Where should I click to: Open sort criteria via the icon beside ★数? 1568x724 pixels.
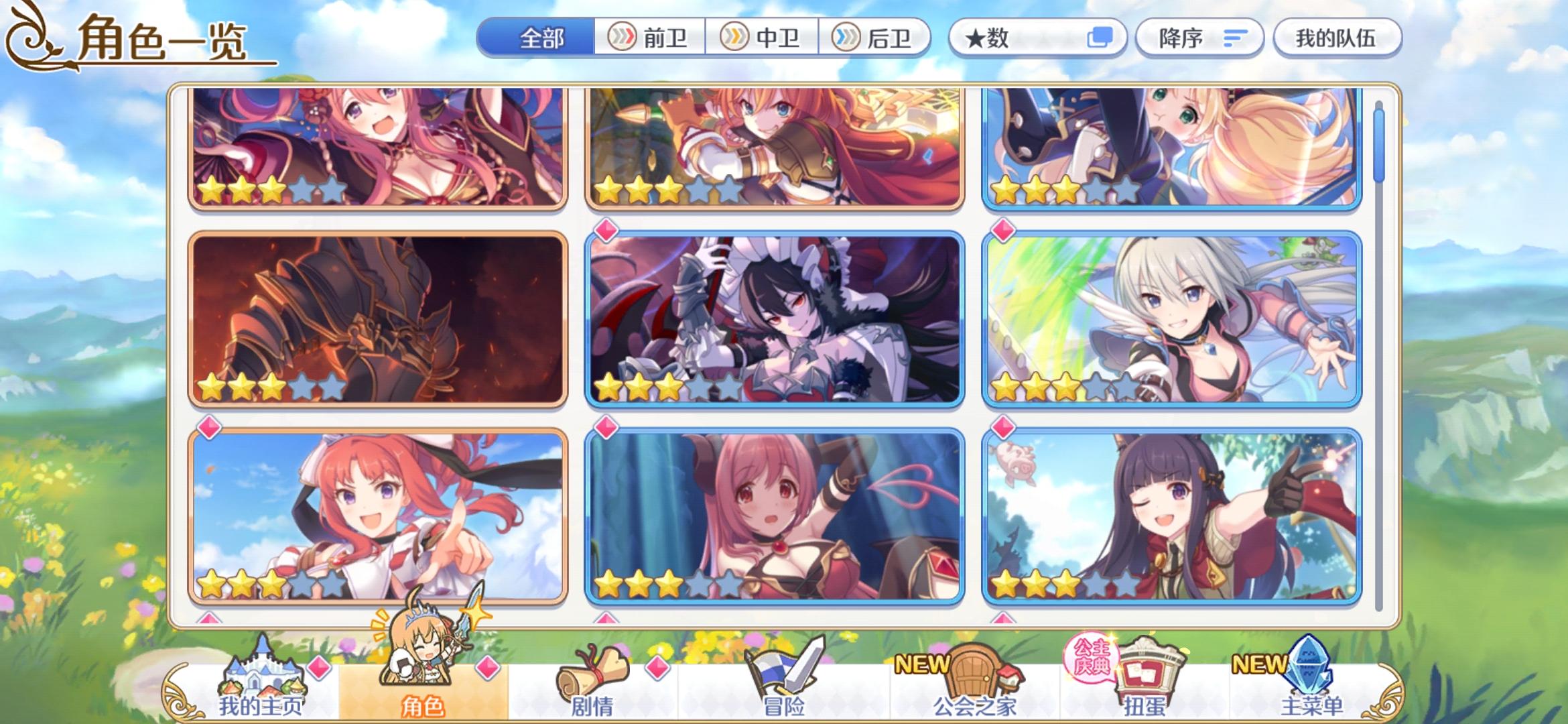[x=1102, y=38]
